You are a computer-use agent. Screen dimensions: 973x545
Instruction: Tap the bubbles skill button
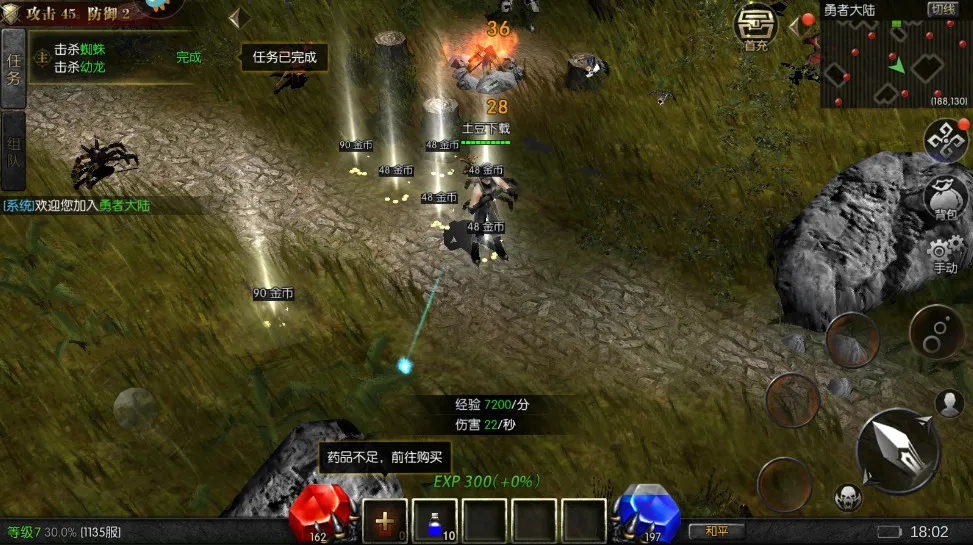937,331
